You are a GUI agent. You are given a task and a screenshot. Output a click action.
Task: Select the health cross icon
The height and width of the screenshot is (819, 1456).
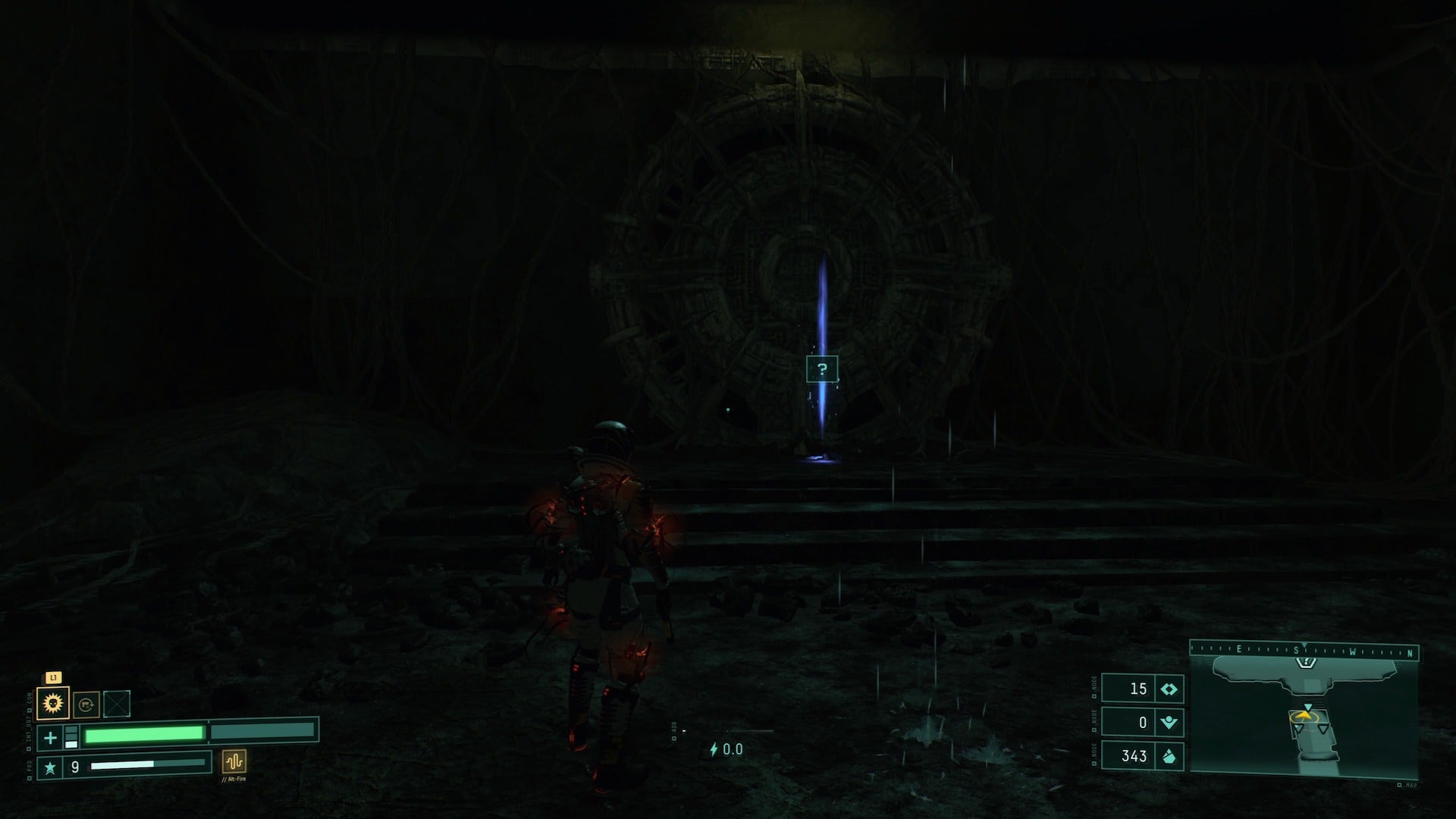coord(50,738)
